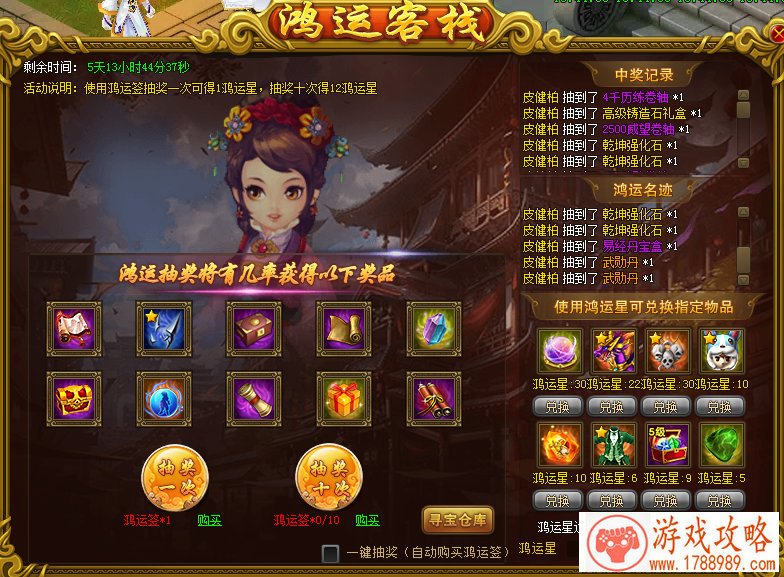Exchange 30 鸿运星 for the purple orb
The height and width of the screenshot is (577, 784).
(x=558, y=407)
